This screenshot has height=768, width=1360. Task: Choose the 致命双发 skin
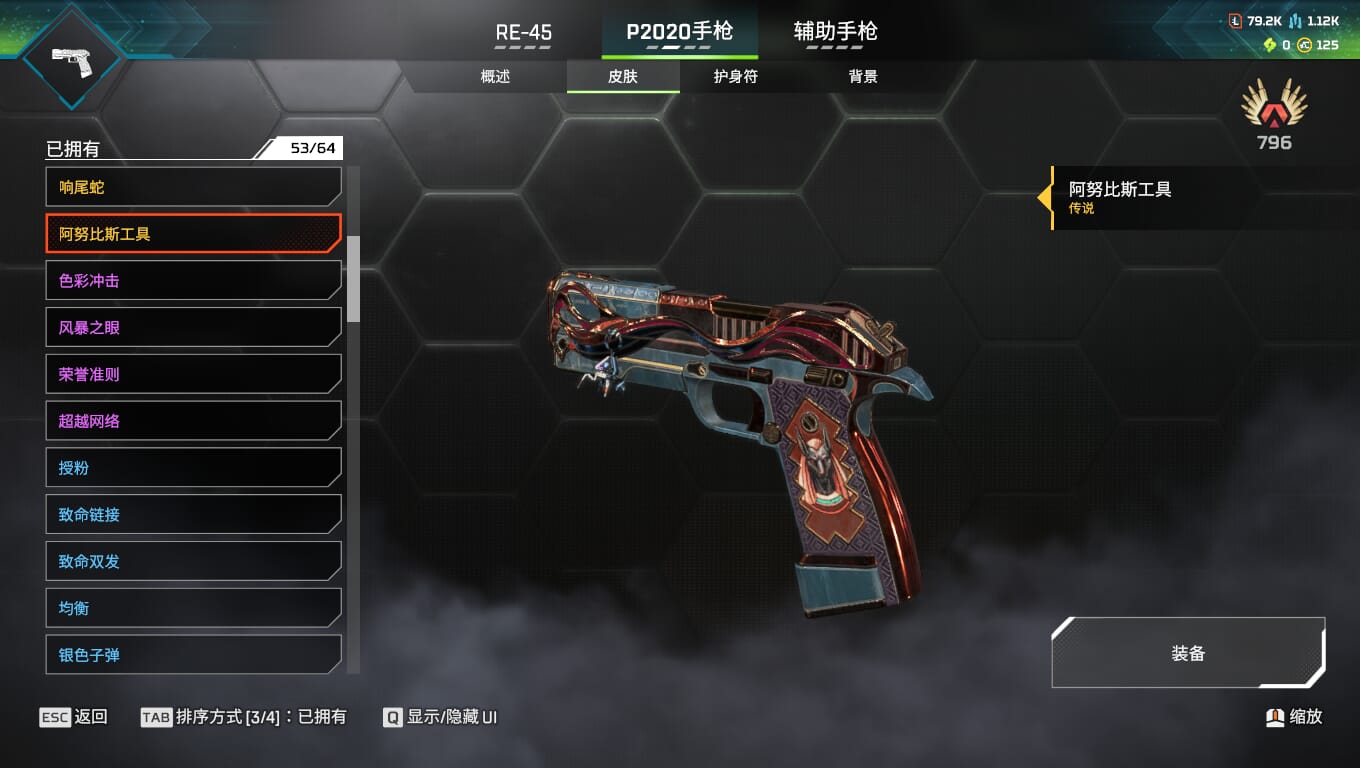[193, 561]
